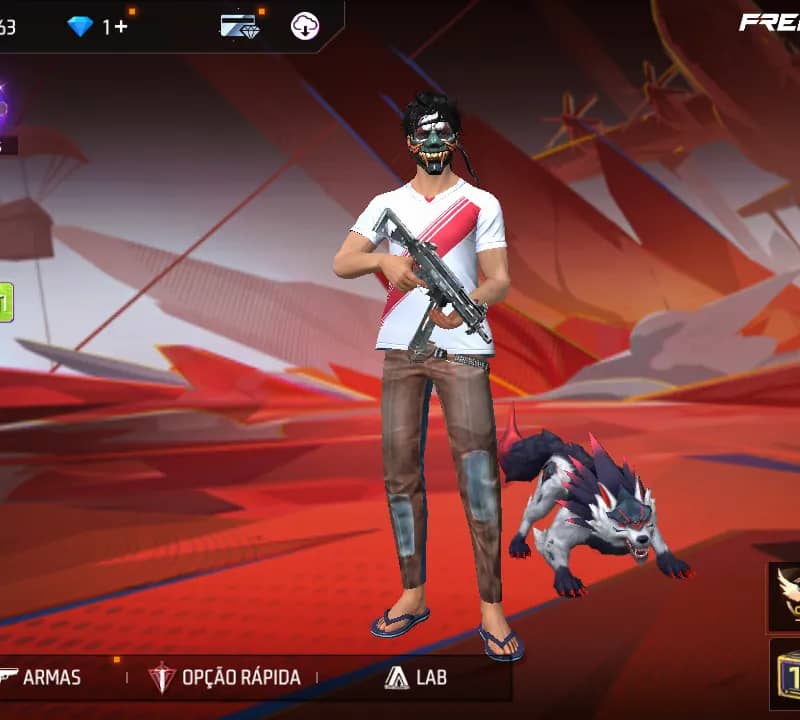Image resolution: width=800 pixels, height=720 pixels.
Task: Open the card and diamond top-up icon
Action: (240, 26)
